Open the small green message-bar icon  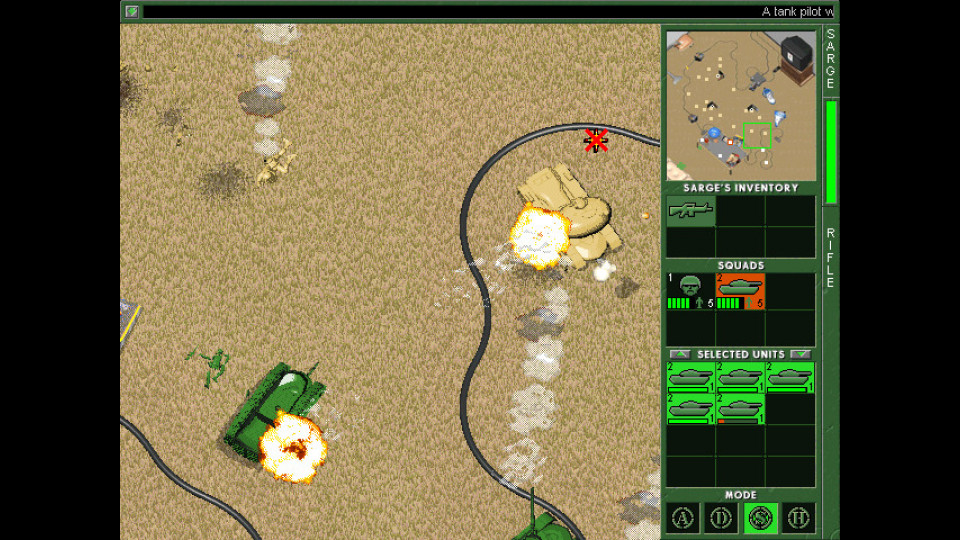[132, 11]
